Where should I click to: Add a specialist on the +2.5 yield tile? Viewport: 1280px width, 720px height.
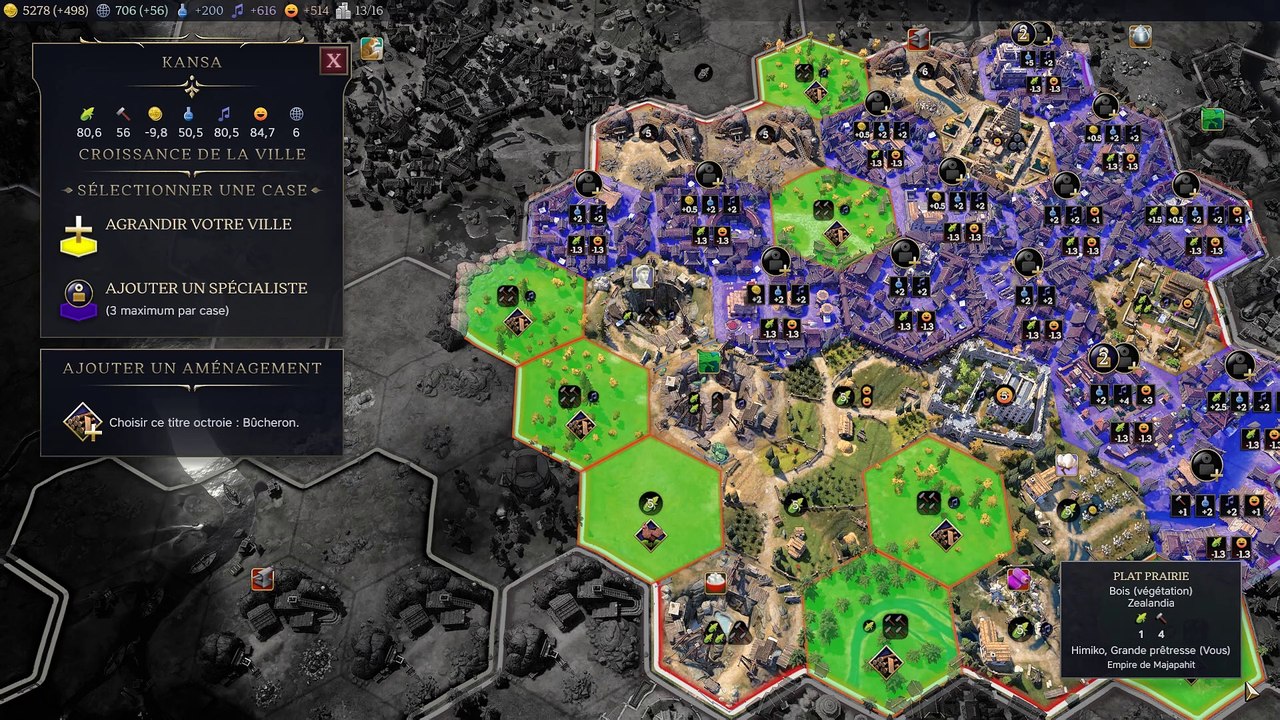pyautogui.click(x=1241, y=366)
